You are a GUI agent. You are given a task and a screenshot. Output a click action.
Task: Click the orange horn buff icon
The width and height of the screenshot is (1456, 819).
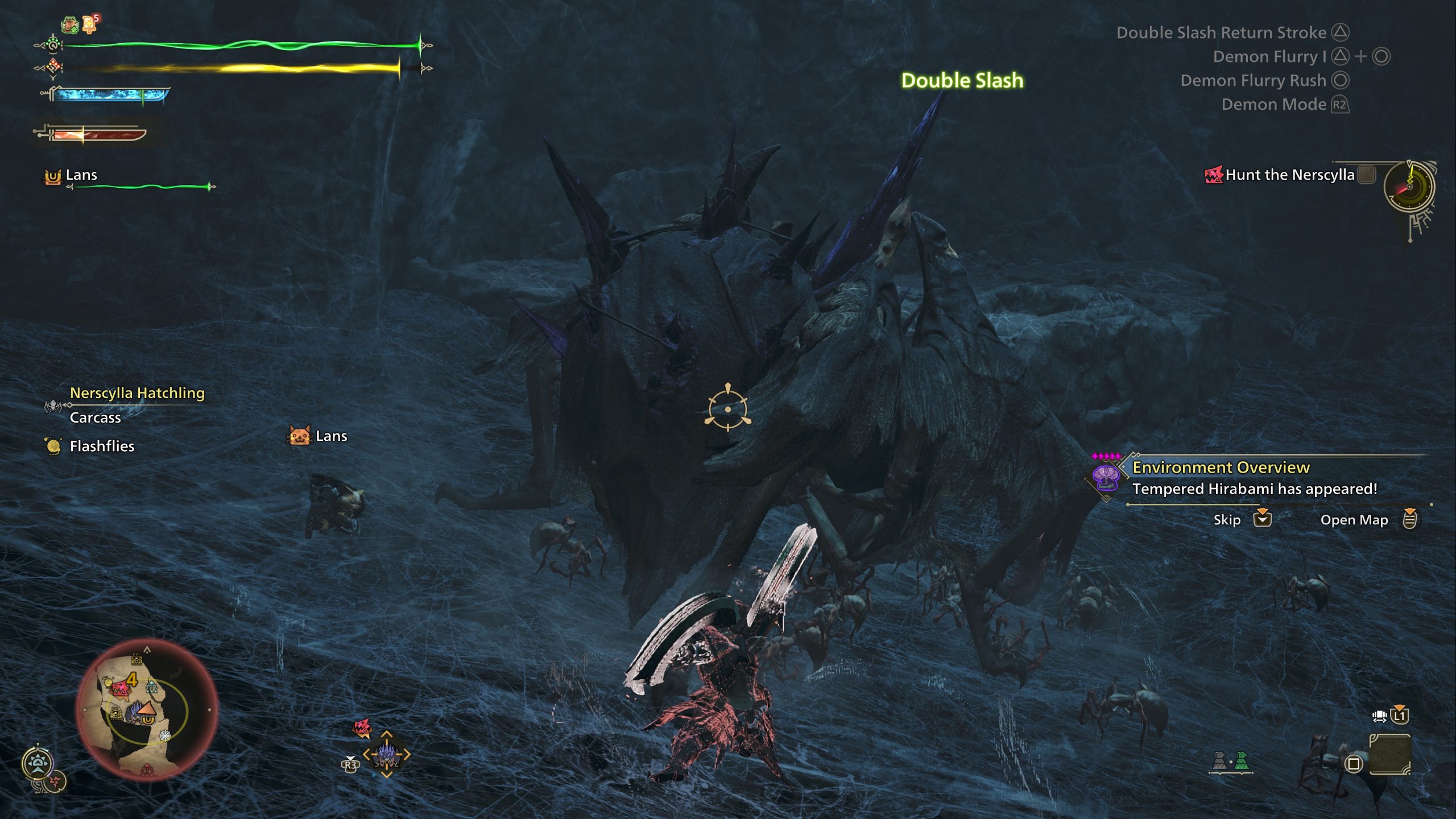89,23
